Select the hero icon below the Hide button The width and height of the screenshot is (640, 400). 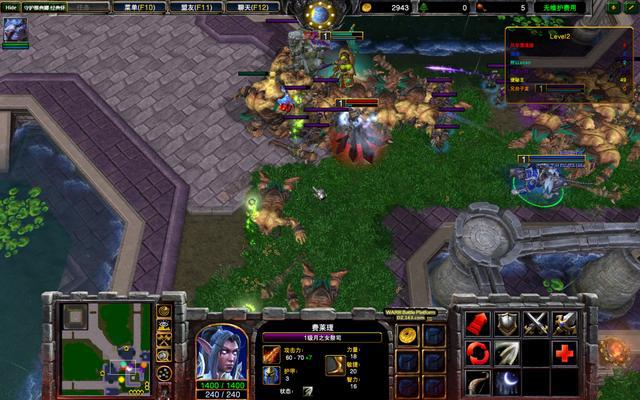16,32
